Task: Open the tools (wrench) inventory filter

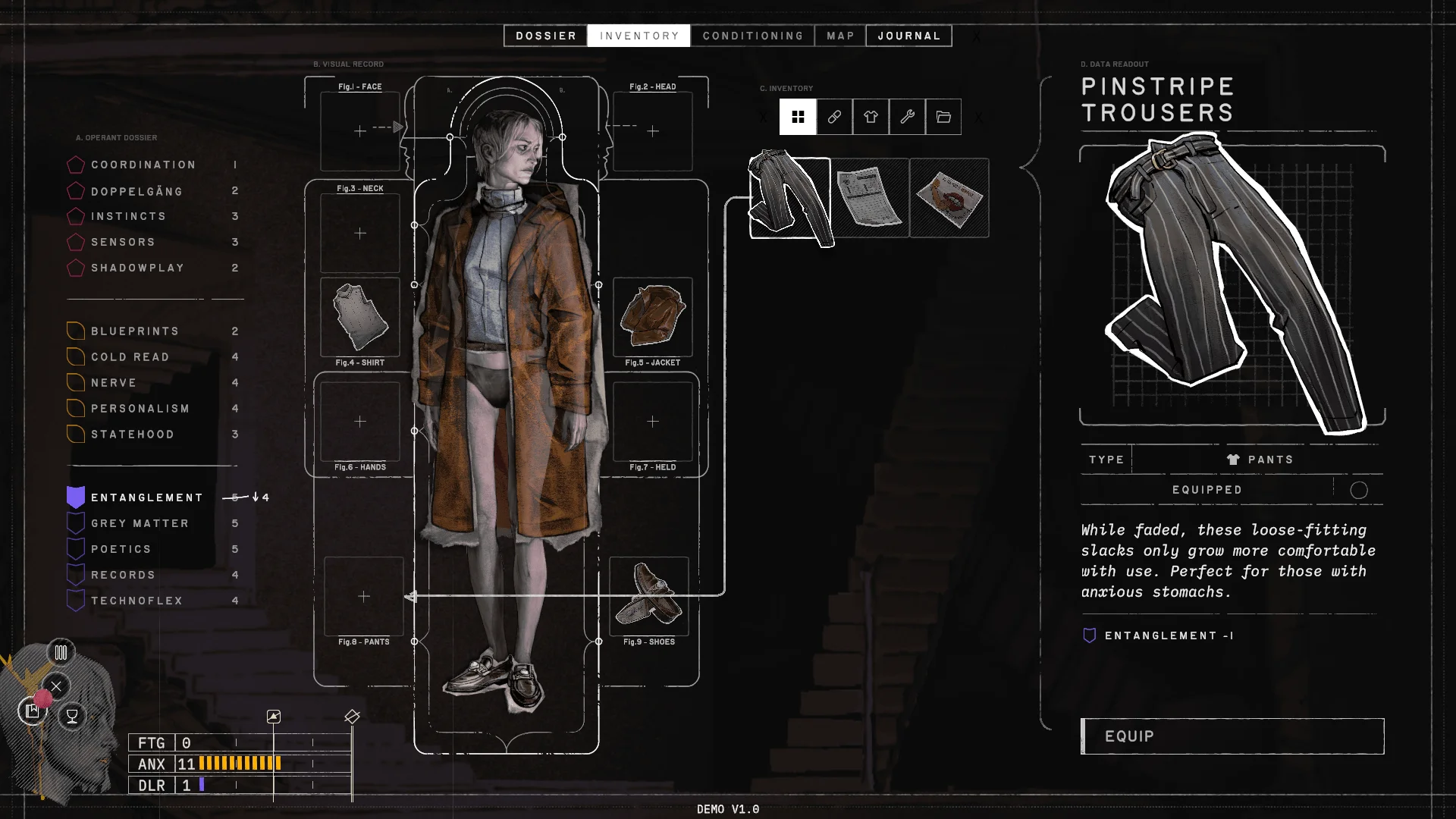Action: tap(907, 117)
